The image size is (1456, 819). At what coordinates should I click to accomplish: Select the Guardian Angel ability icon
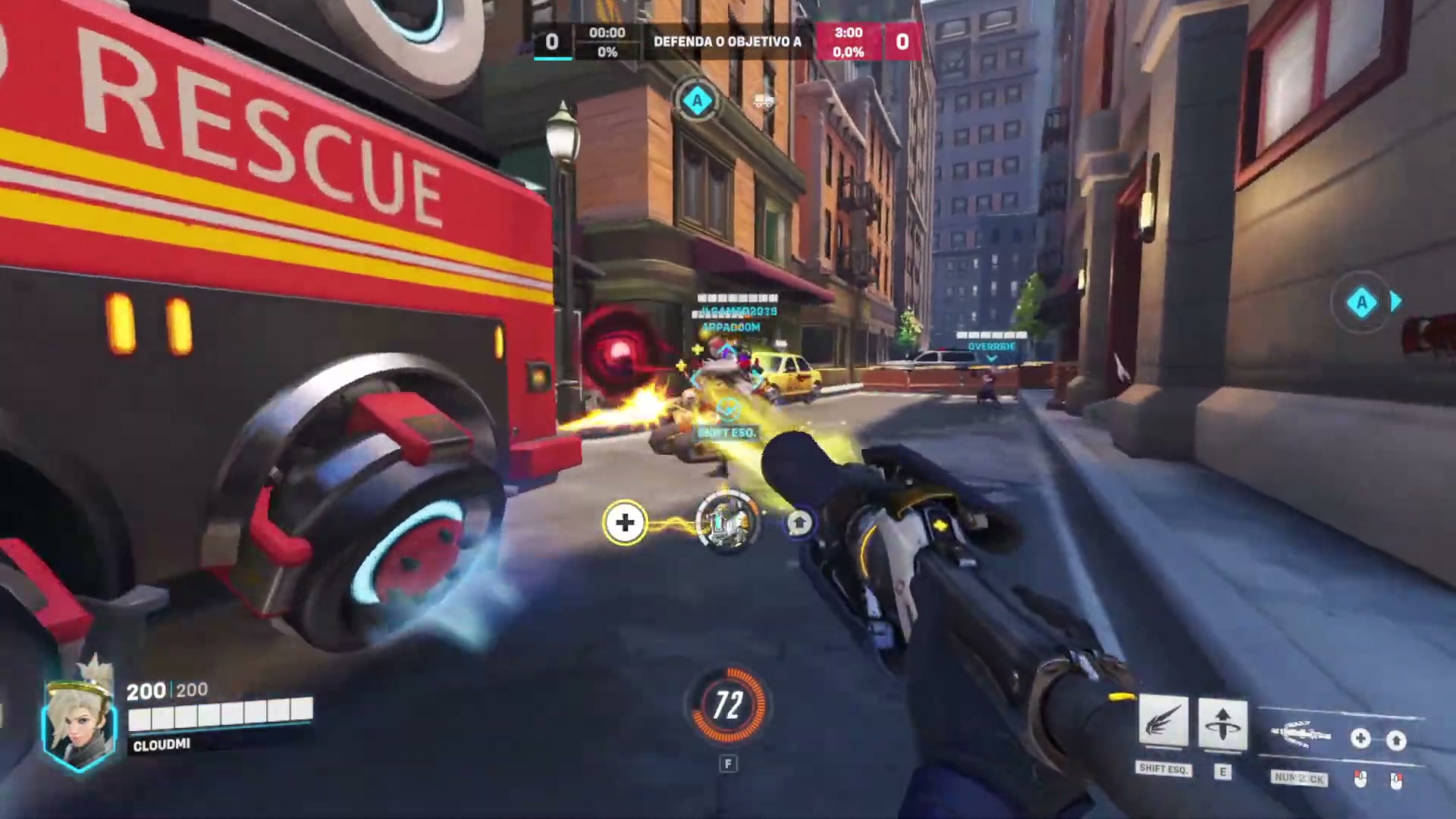1165,723
